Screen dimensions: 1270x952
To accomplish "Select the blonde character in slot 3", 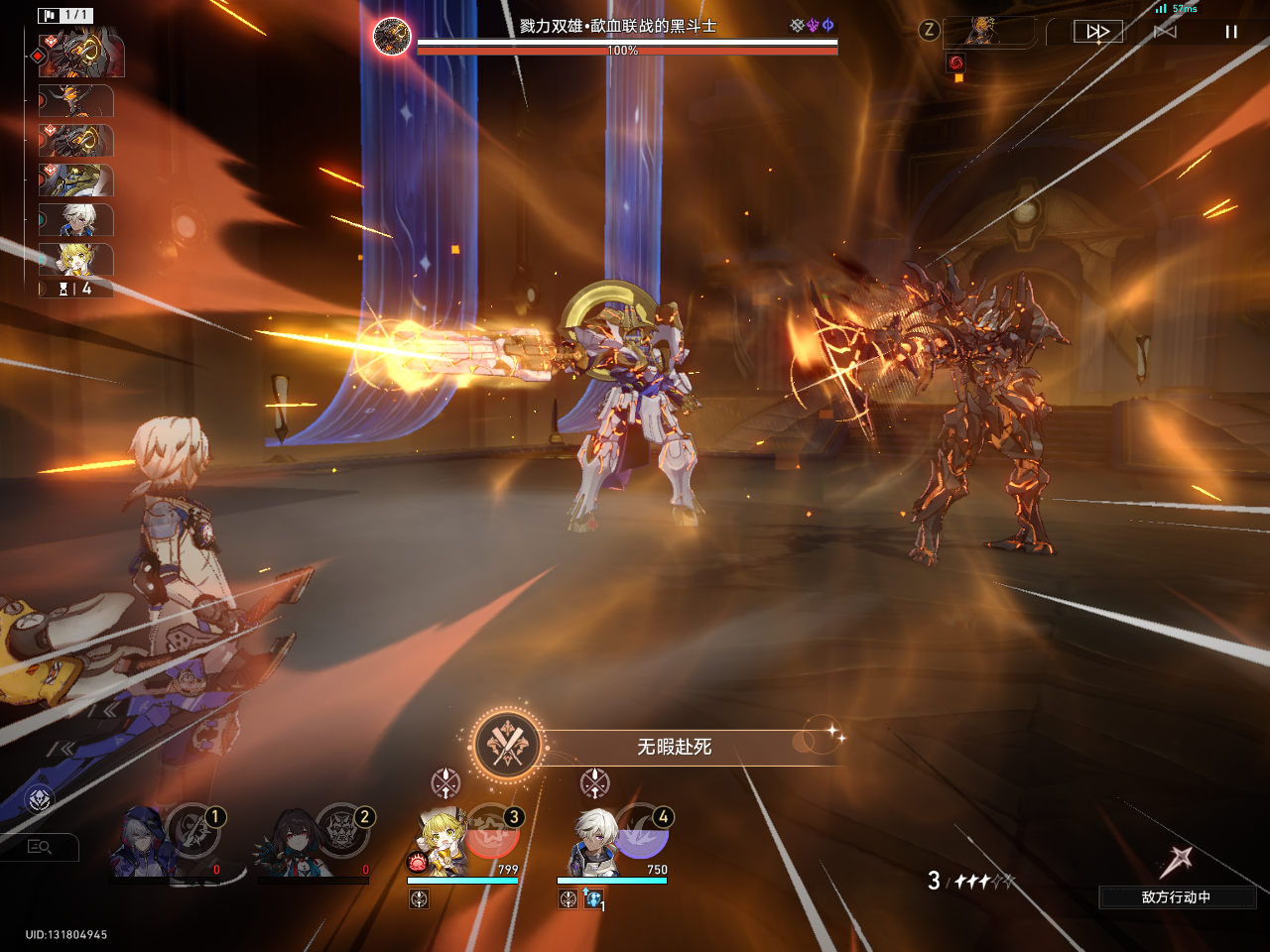I will (x=441, y=843).
